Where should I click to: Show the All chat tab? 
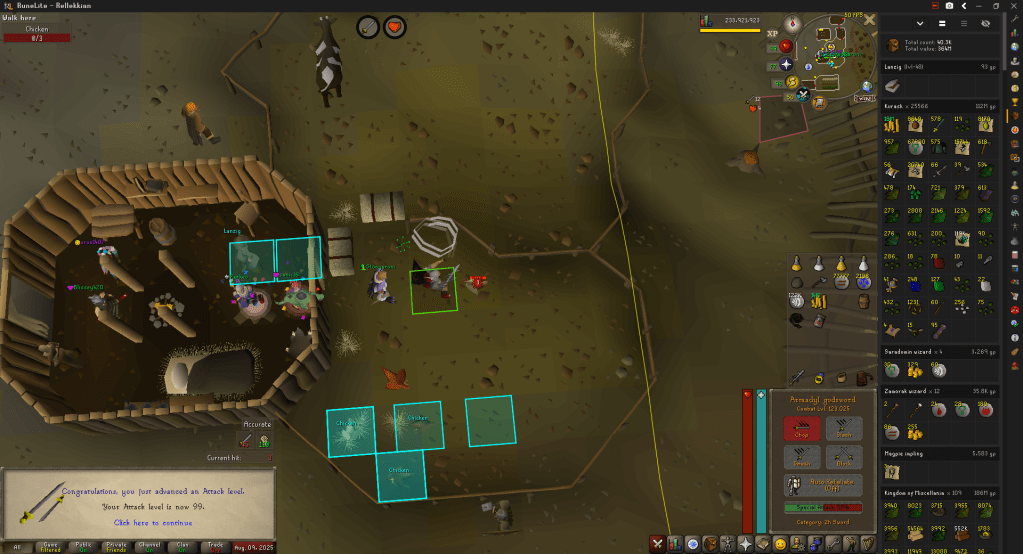point(16,546)
